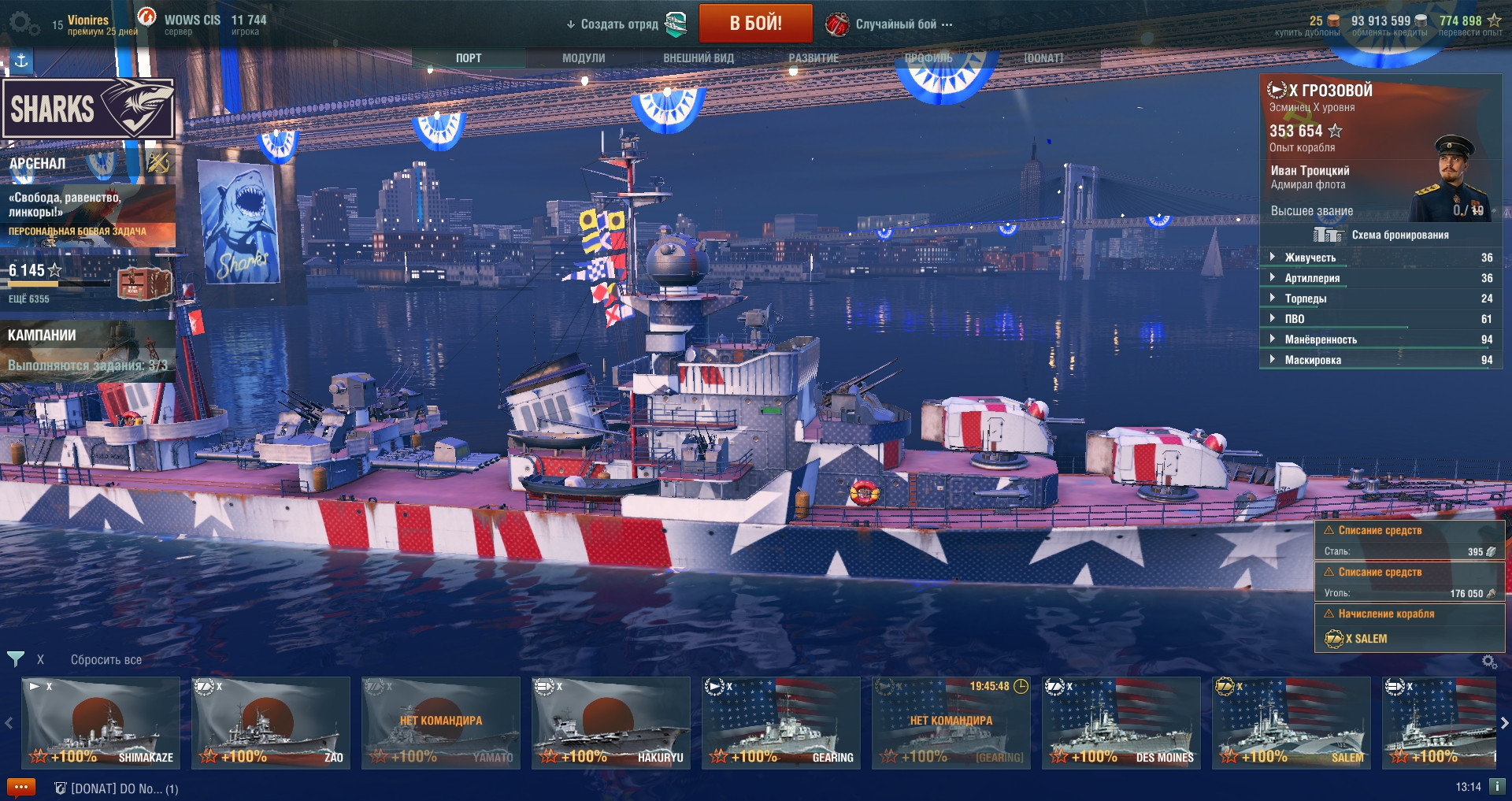Pick the Hakuryu carrier from carousel
Screen dimensions: 1512x801
point(611,722)
